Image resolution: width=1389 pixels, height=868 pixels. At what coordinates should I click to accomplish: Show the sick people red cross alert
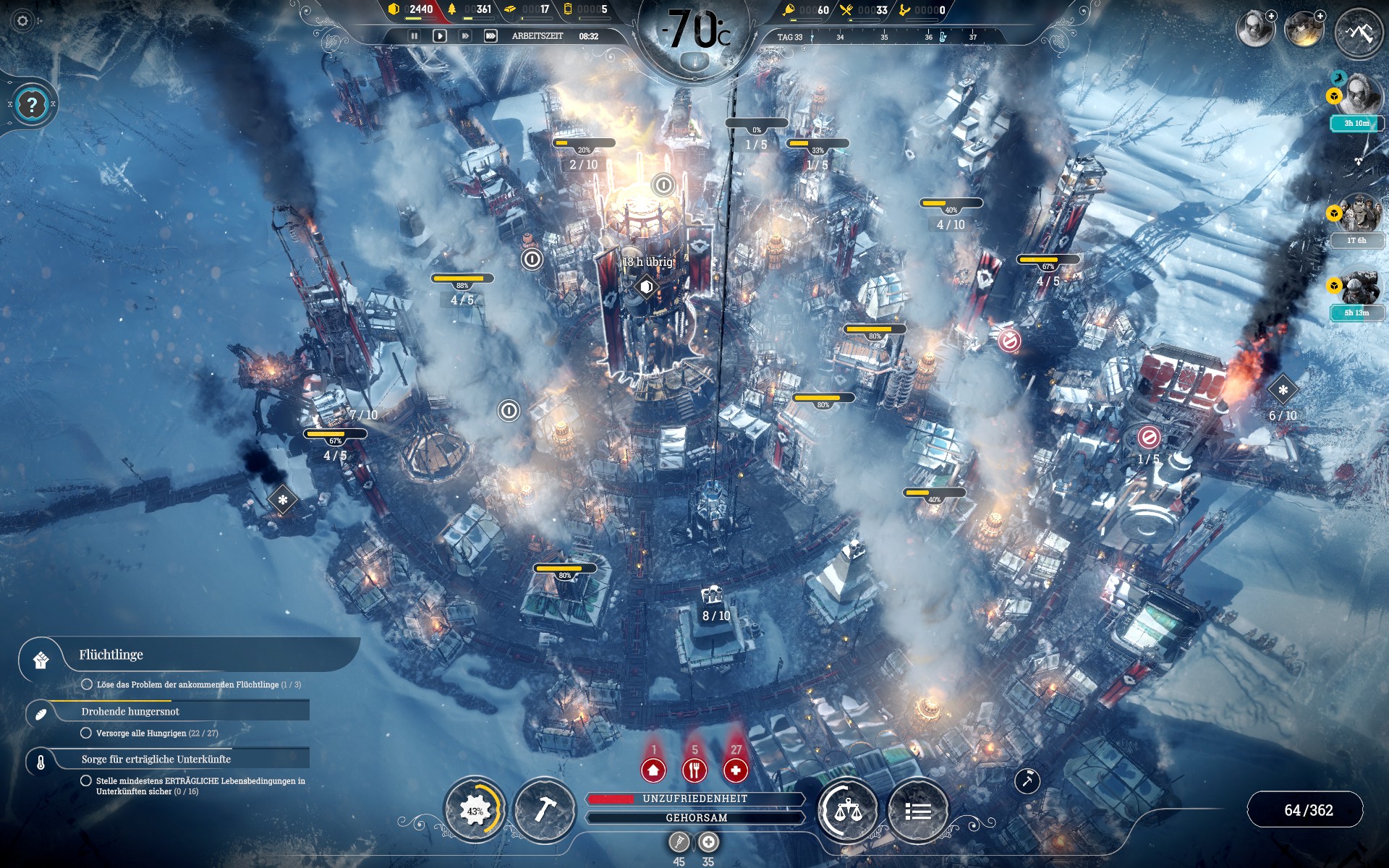click(736, 770)
